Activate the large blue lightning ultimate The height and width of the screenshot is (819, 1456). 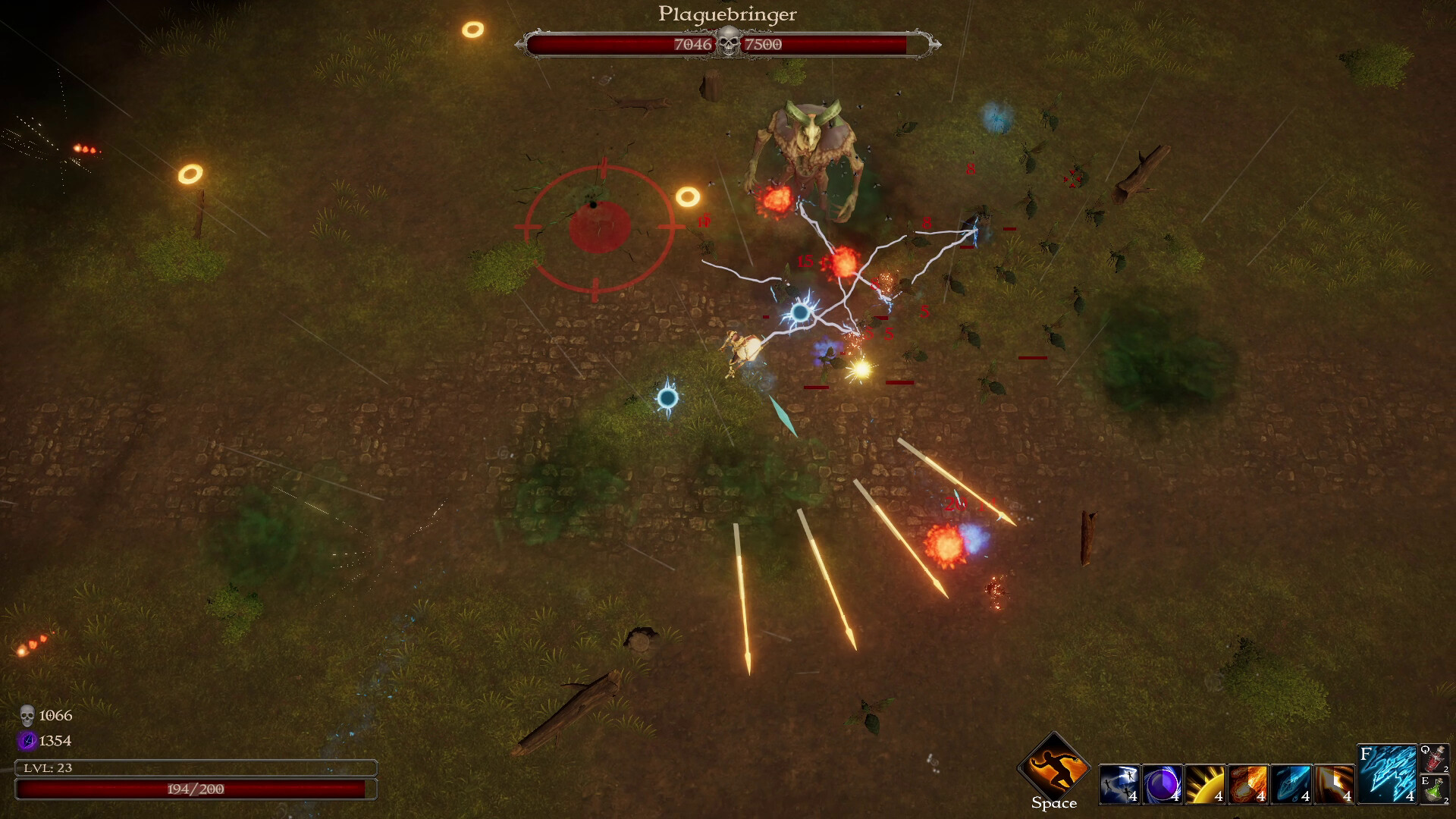(x=1386, y=773)
